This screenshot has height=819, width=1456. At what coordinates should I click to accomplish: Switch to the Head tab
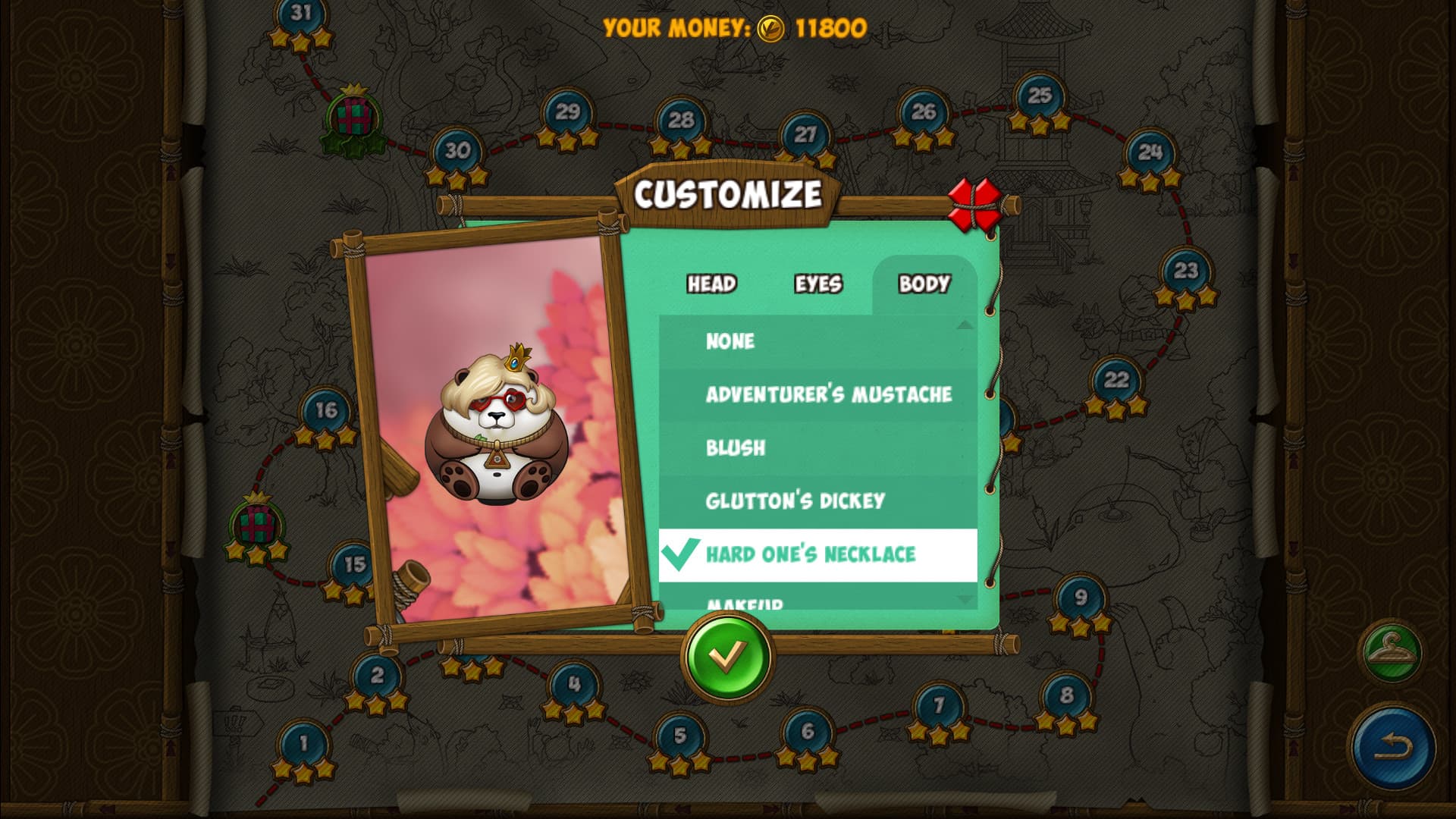(x=711, y=286)
